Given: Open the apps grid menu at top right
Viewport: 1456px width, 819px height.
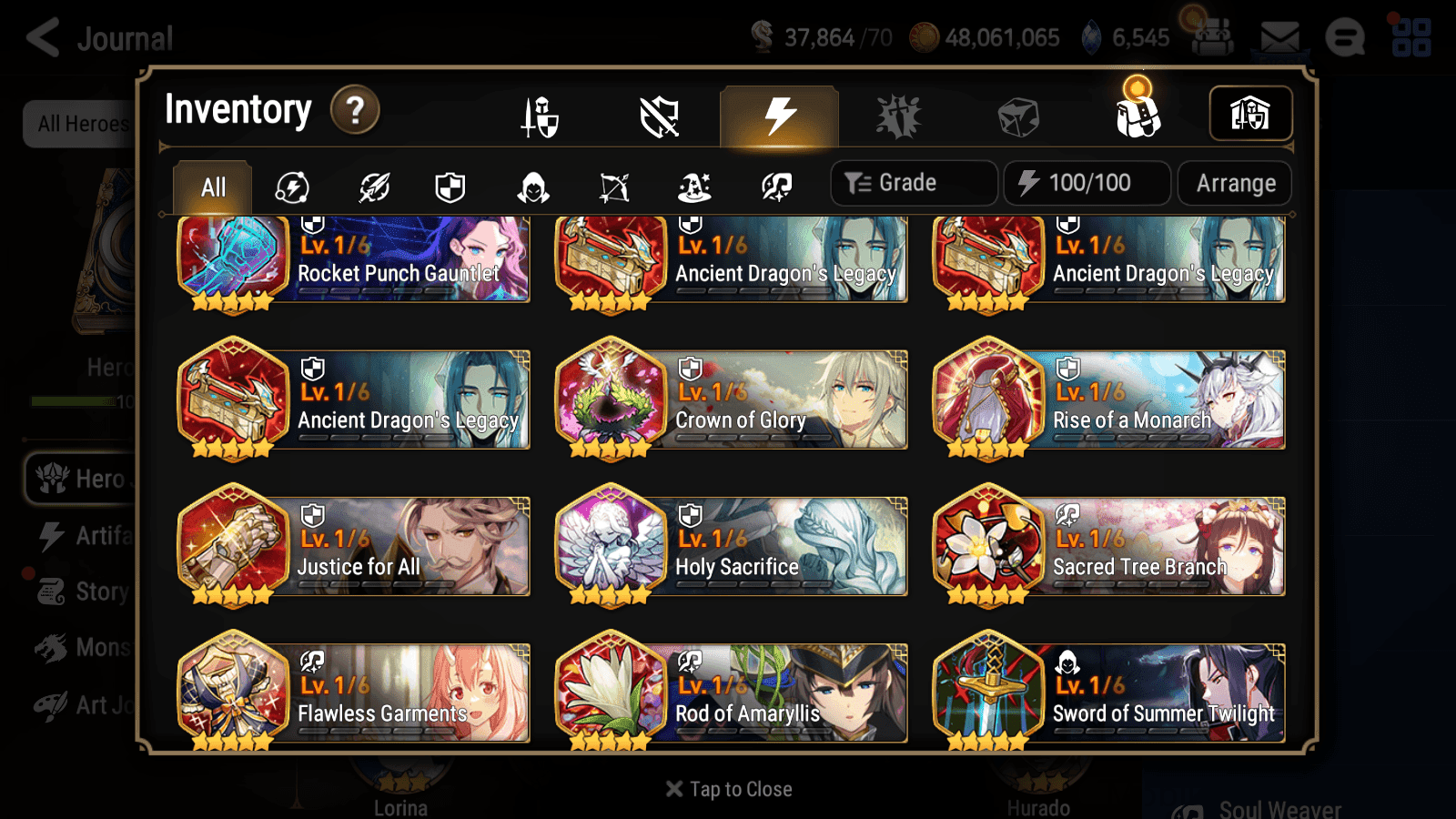Looking at the screenshot, I should tap(1410, 35).
